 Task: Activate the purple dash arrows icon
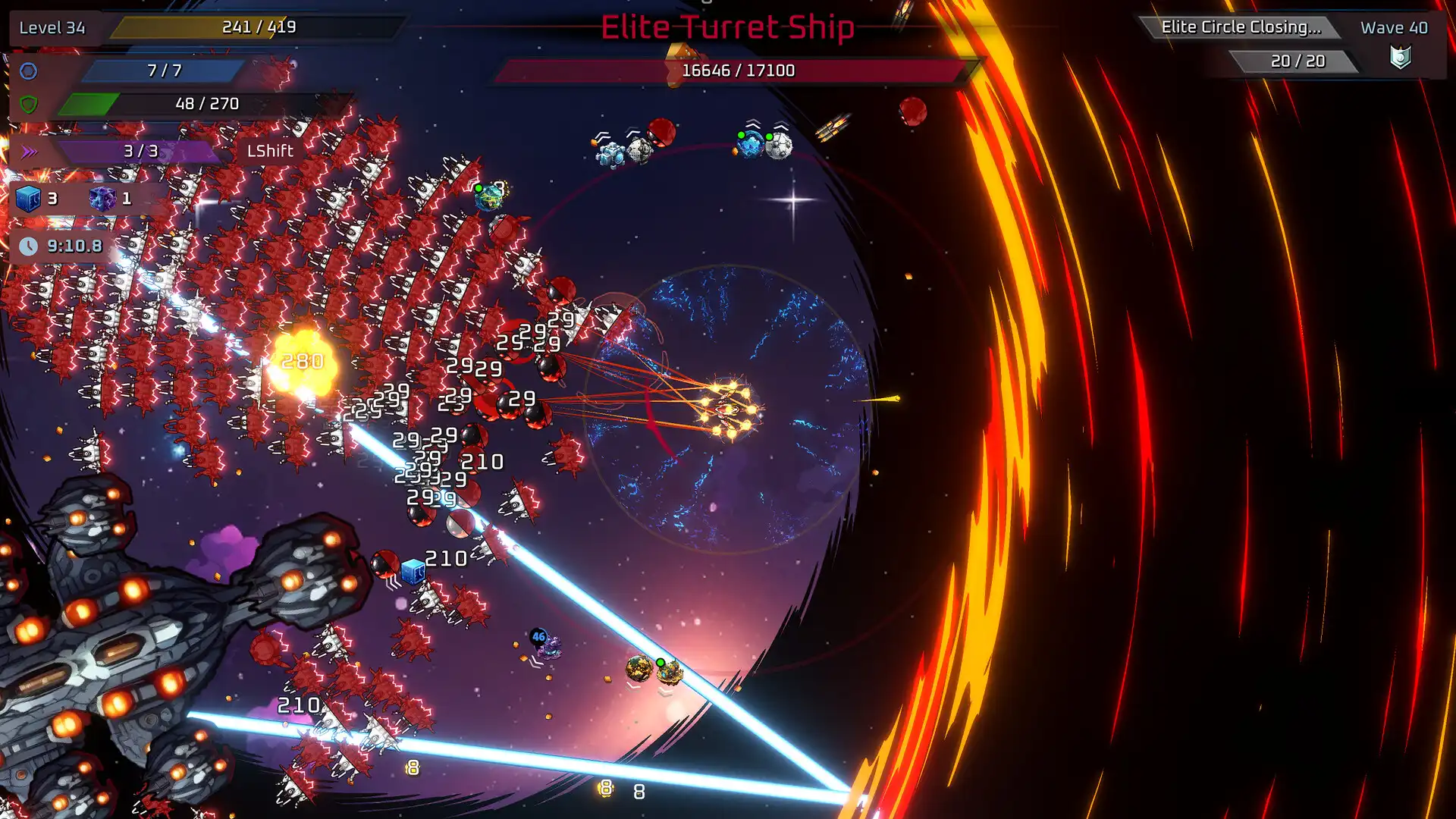point(29,152)
